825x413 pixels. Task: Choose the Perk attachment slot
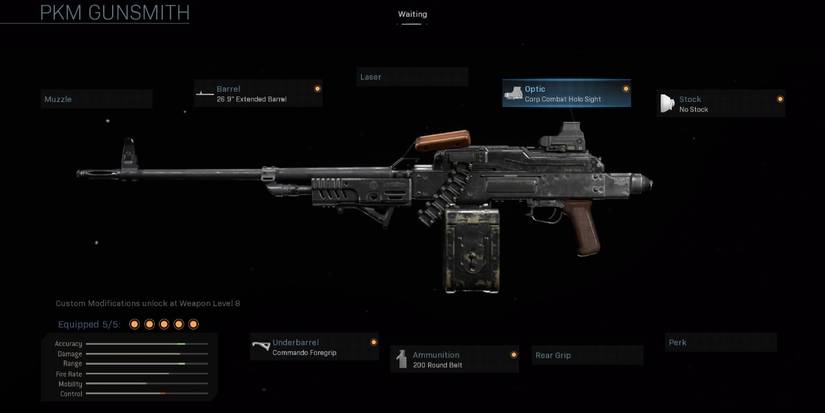pos(720,343)
